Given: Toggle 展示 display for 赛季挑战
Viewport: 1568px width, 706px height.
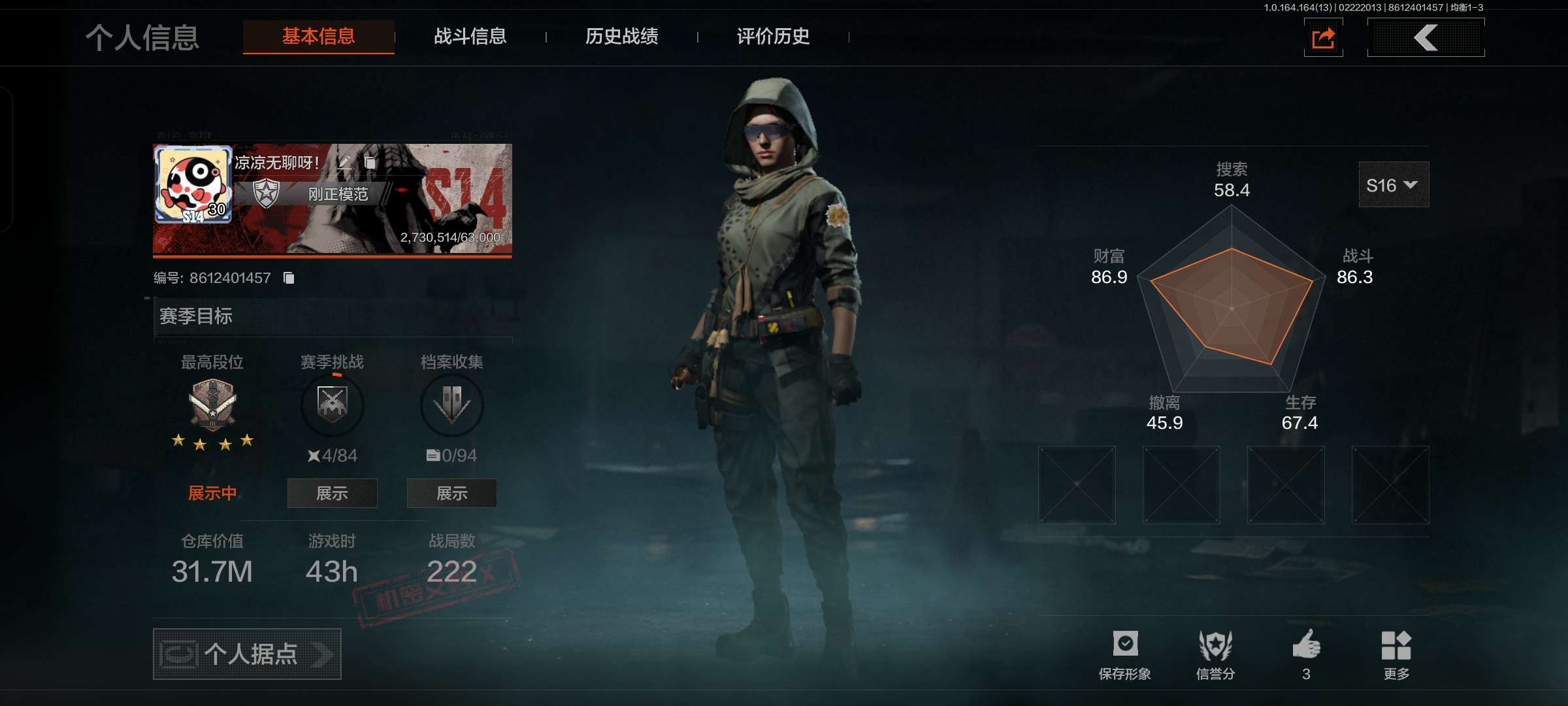Looking at the screenshot, I should click(332, 494).
